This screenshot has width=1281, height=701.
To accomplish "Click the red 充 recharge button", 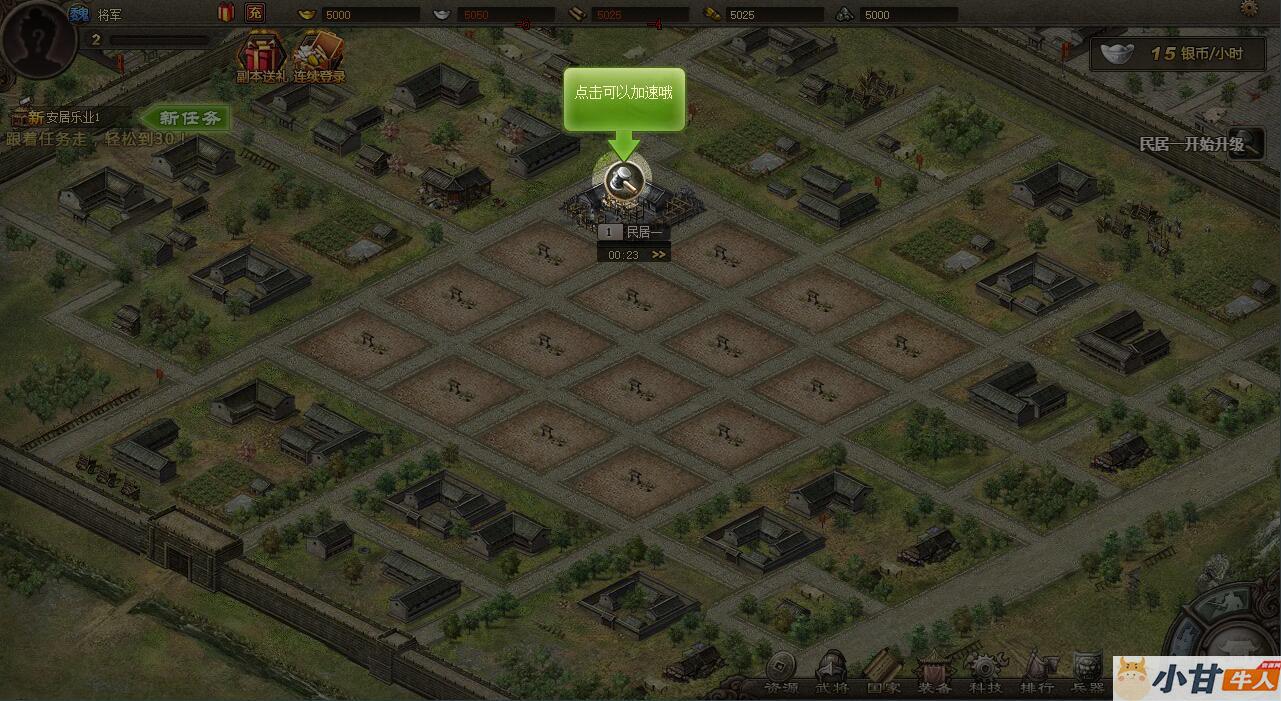I will 256,13.
